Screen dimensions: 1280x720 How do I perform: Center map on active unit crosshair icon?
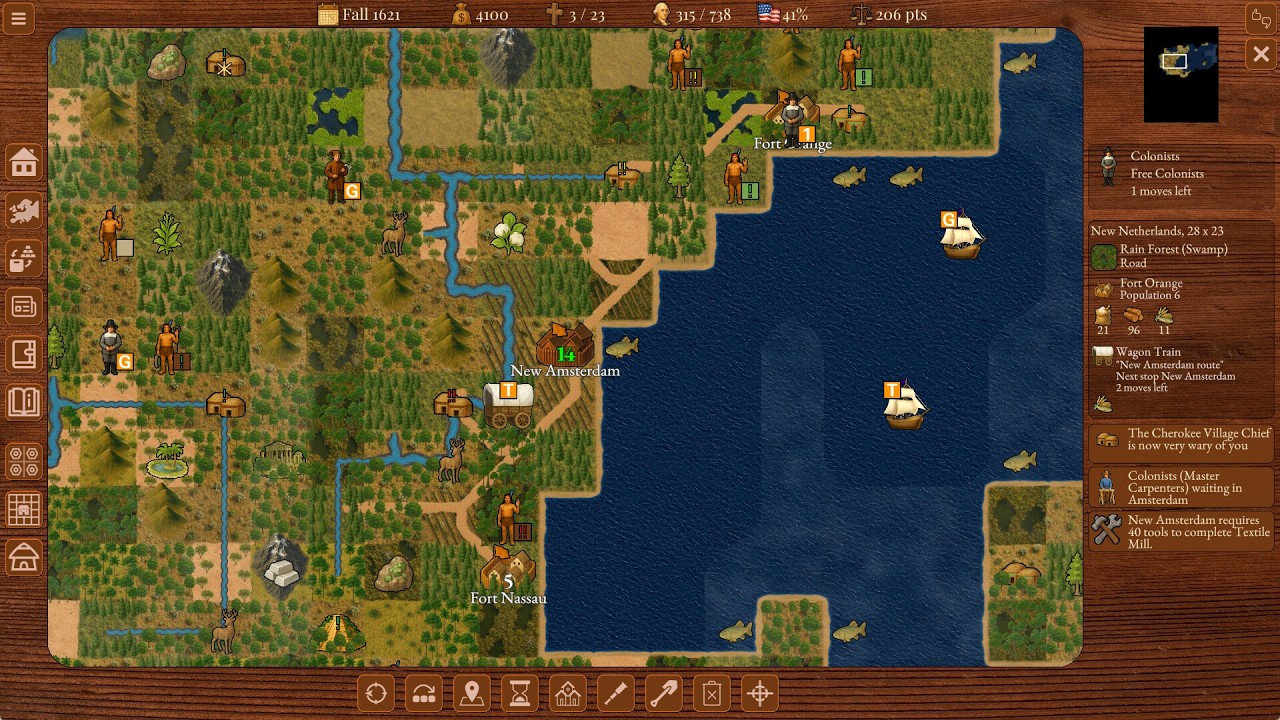[759, 692]
